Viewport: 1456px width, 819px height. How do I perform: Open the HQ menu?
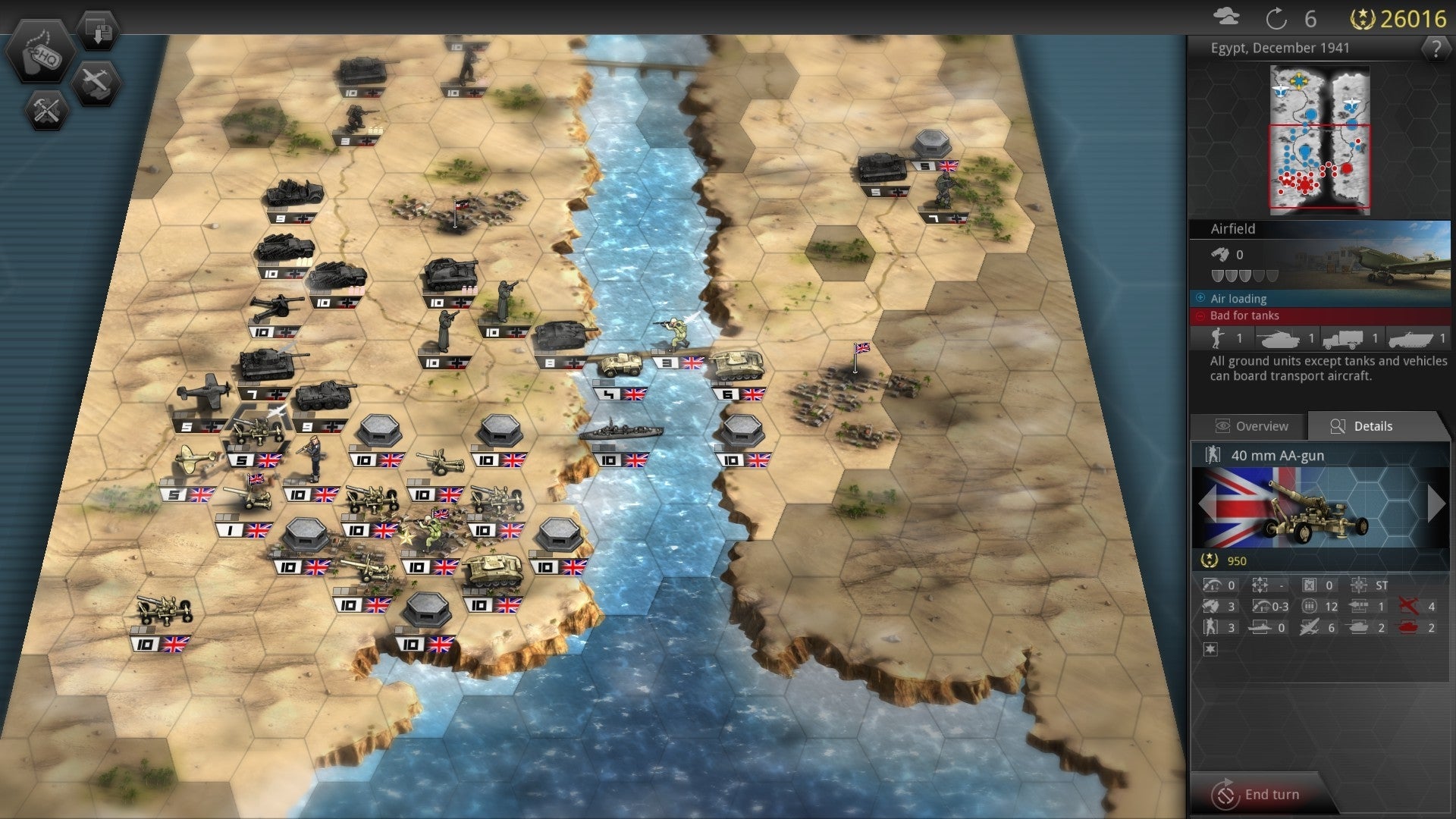click(x=43, y=52)
